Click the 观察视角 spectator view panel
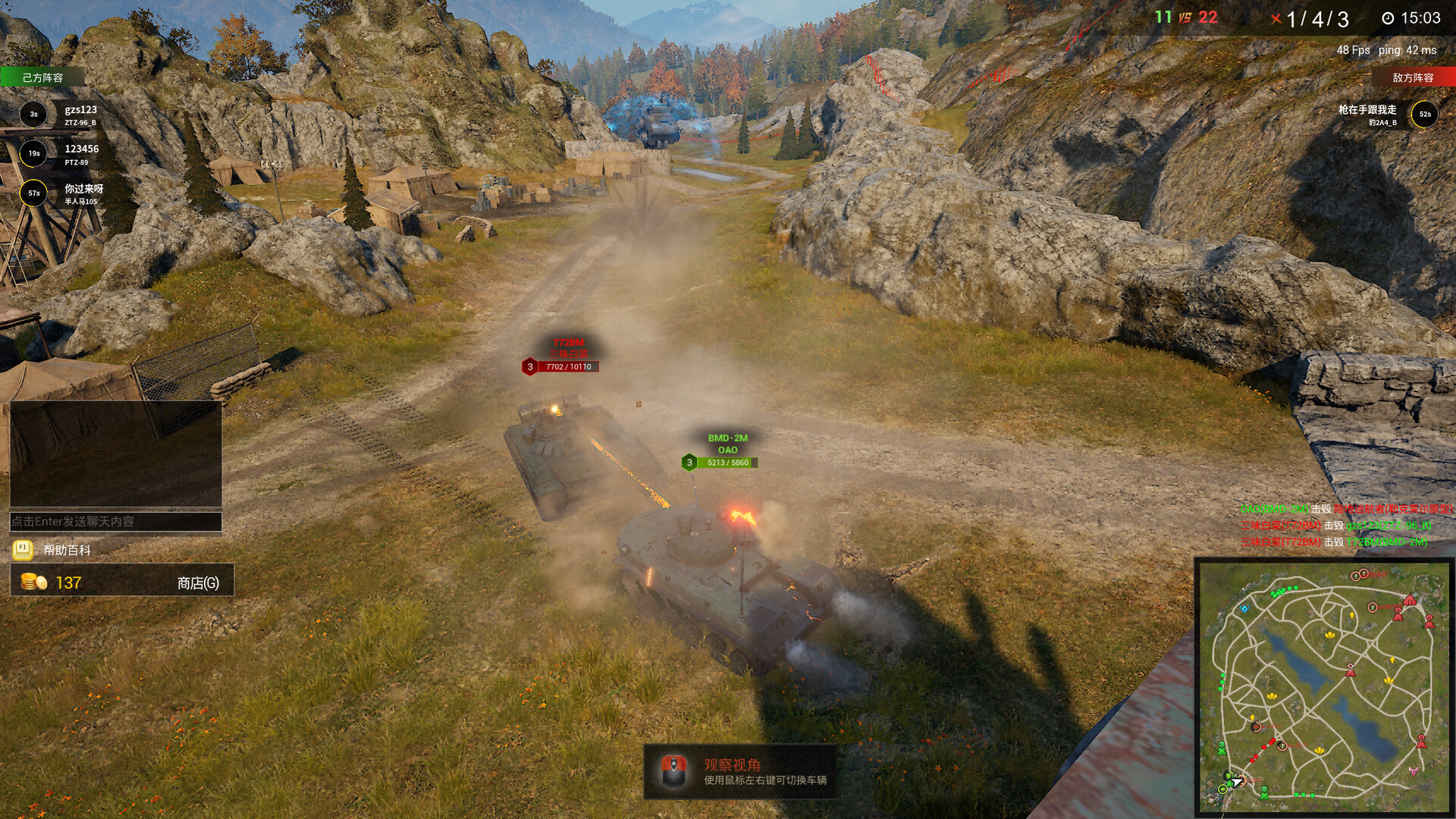The height and width of the screenshot is (819, 1456). [x=741, y=771]
